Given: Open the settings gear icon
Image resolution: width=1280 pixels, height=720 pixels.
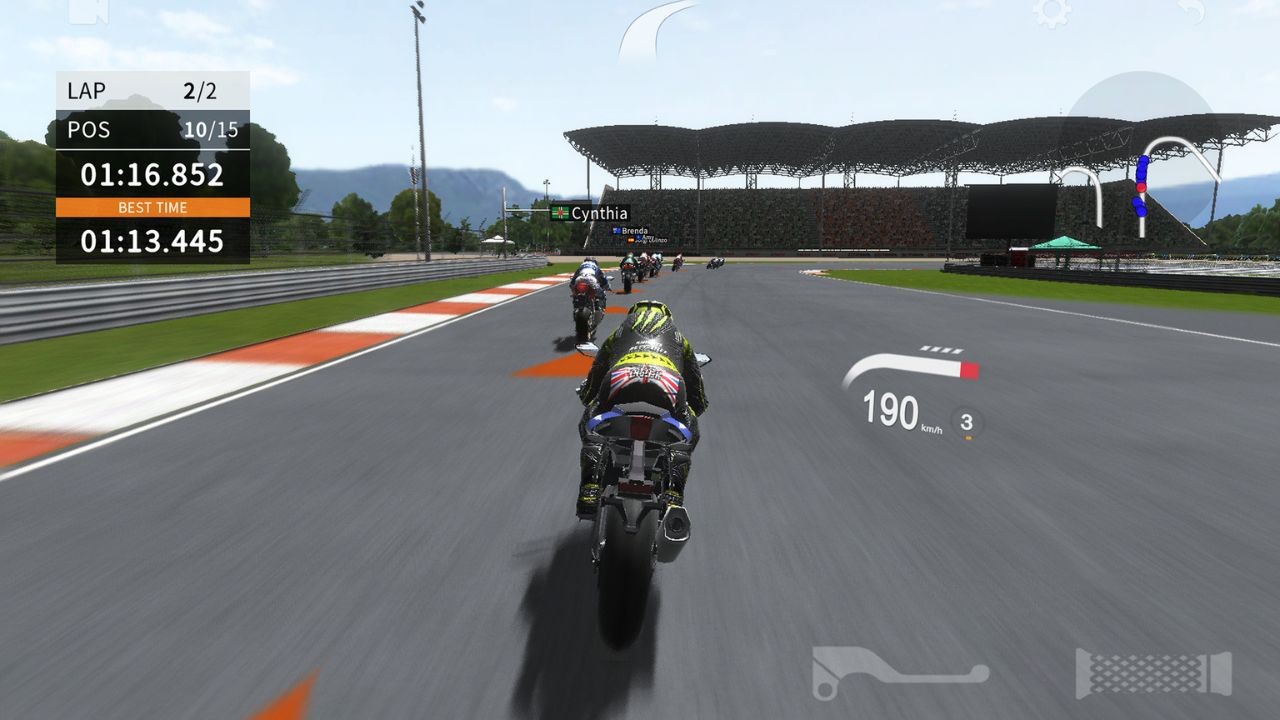Looking at the screenshot, I should tap(1051, 12).
